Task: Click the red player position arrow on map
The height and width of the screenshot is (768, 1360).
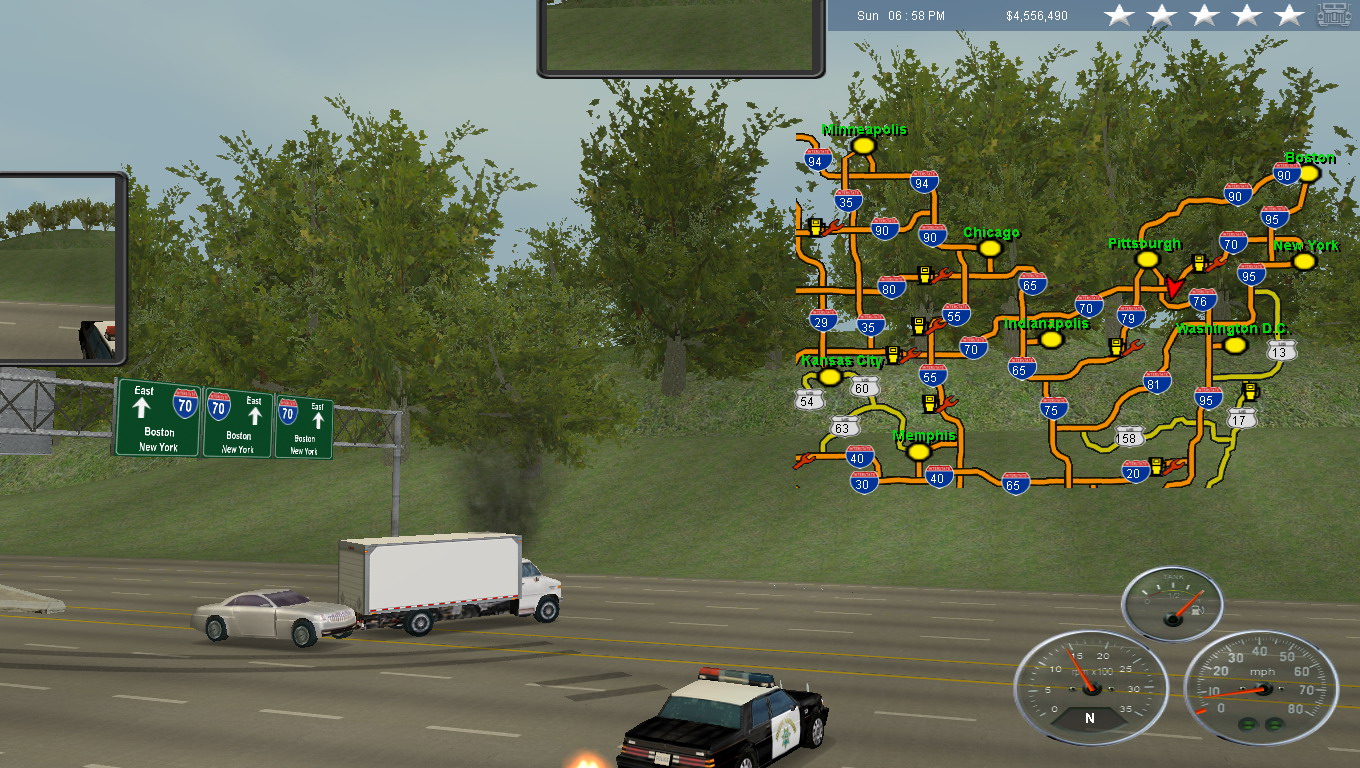Action: 1173,287
